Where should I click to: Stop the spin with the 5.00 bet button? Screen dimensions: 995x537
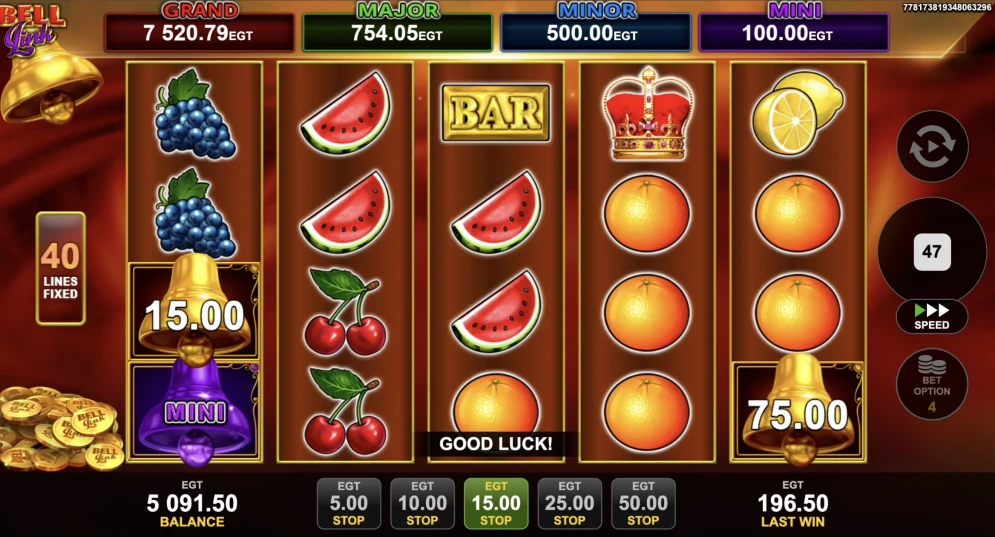click(x=348, y=503)
